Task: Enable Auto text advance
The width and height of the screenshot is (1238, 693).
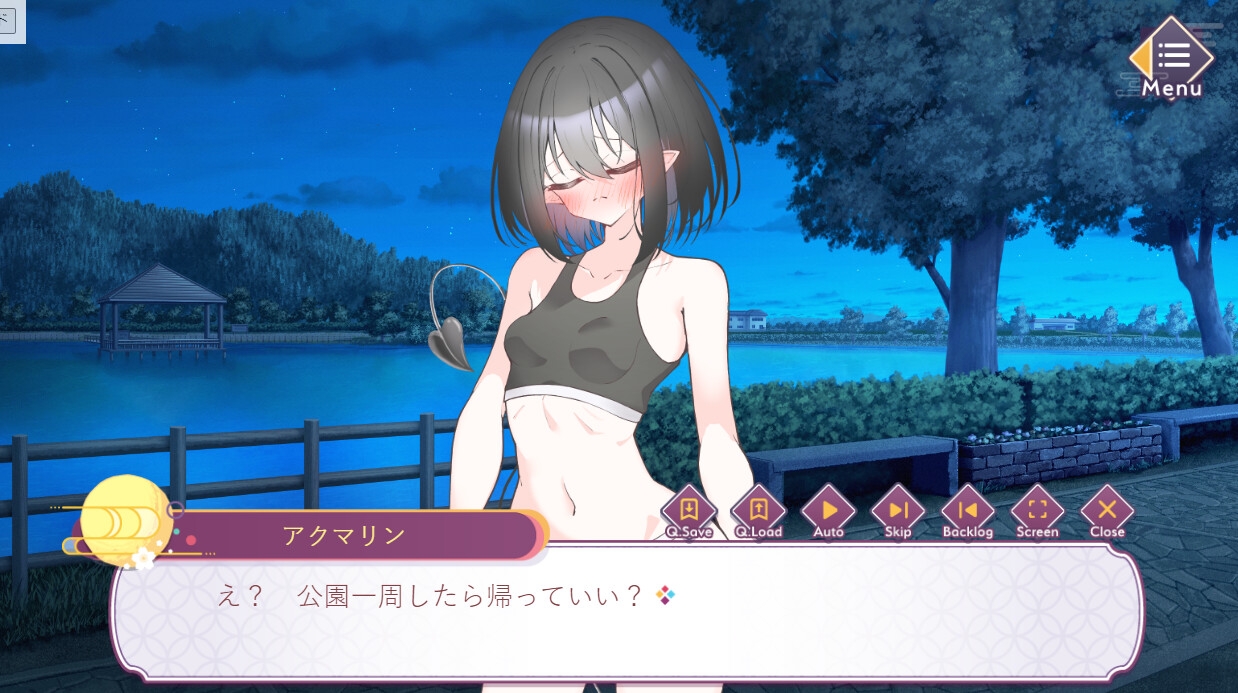Action: tap(829, 510)
